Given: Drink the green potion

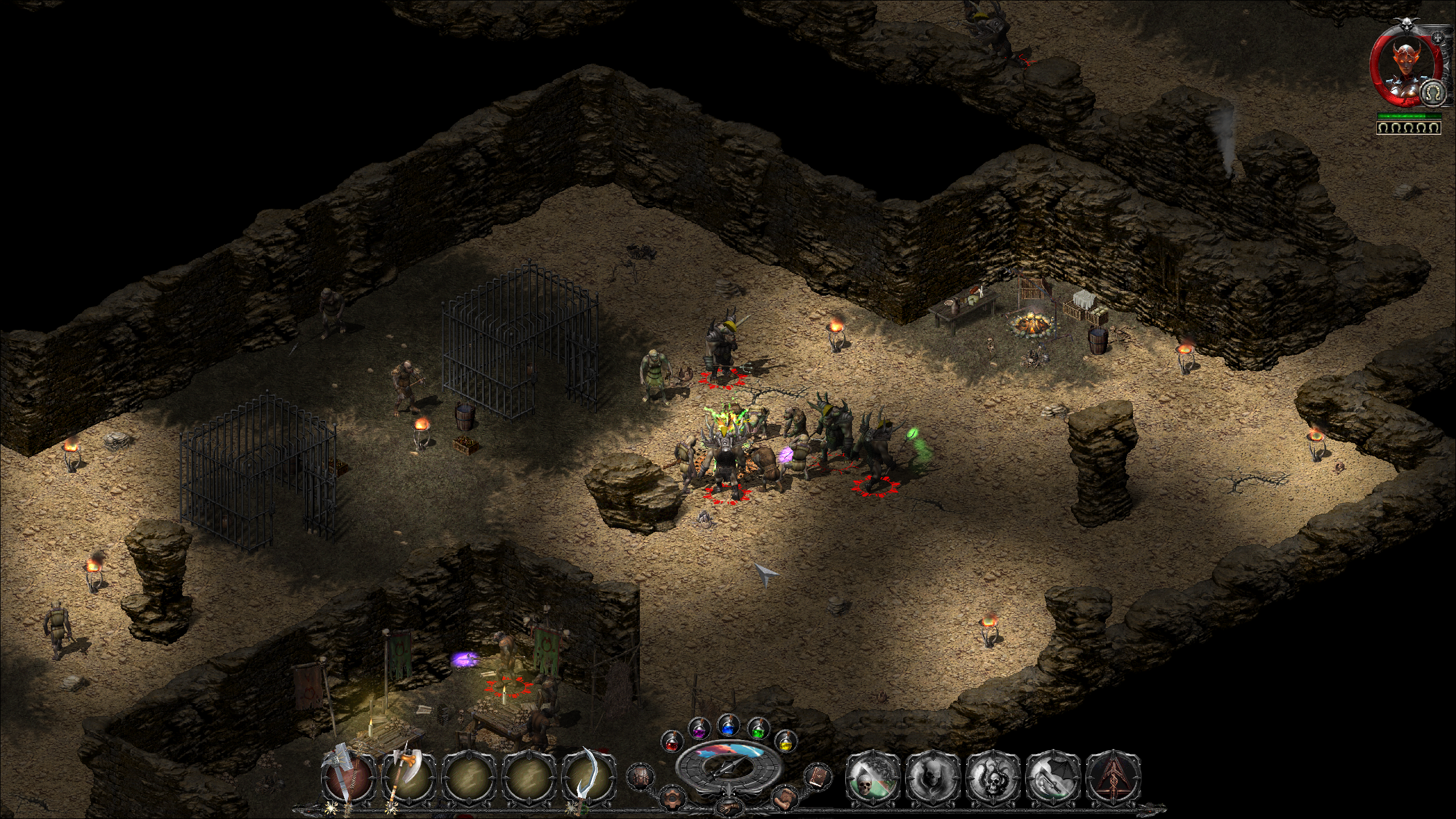Looking at the screenshot, I should (x=758, y=729).
